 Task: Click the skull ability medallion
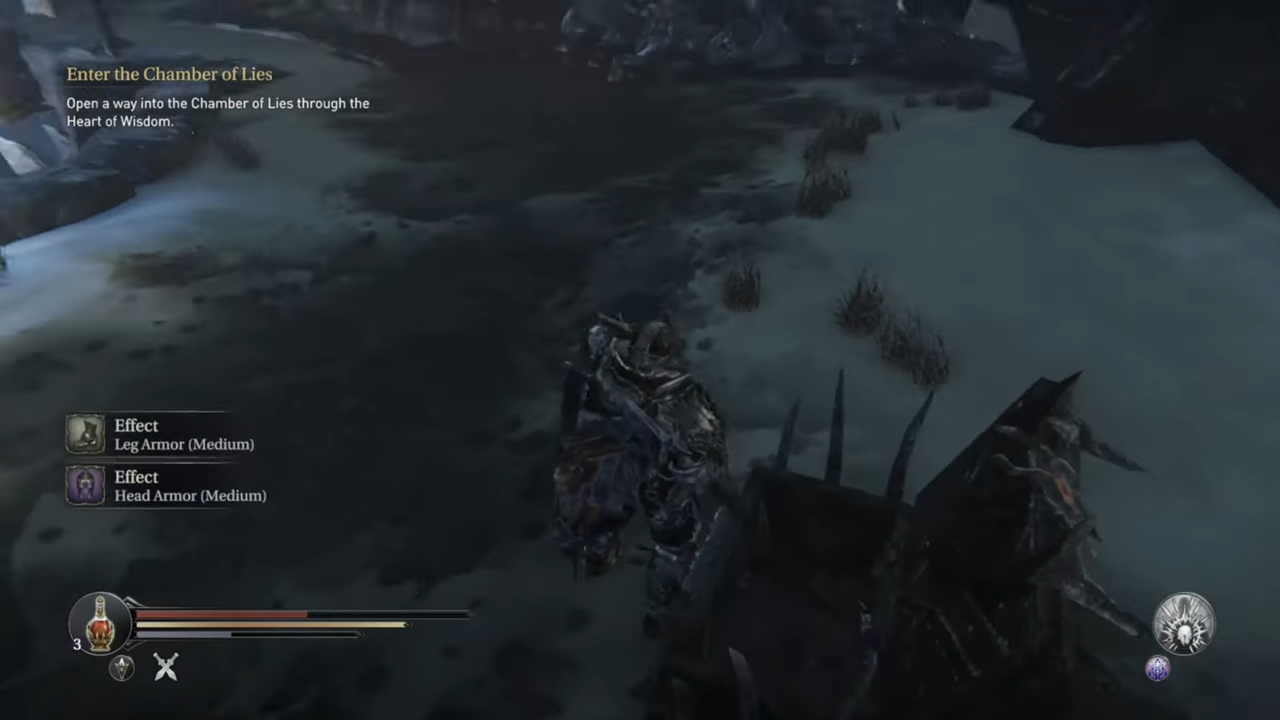pos(1184,622)
